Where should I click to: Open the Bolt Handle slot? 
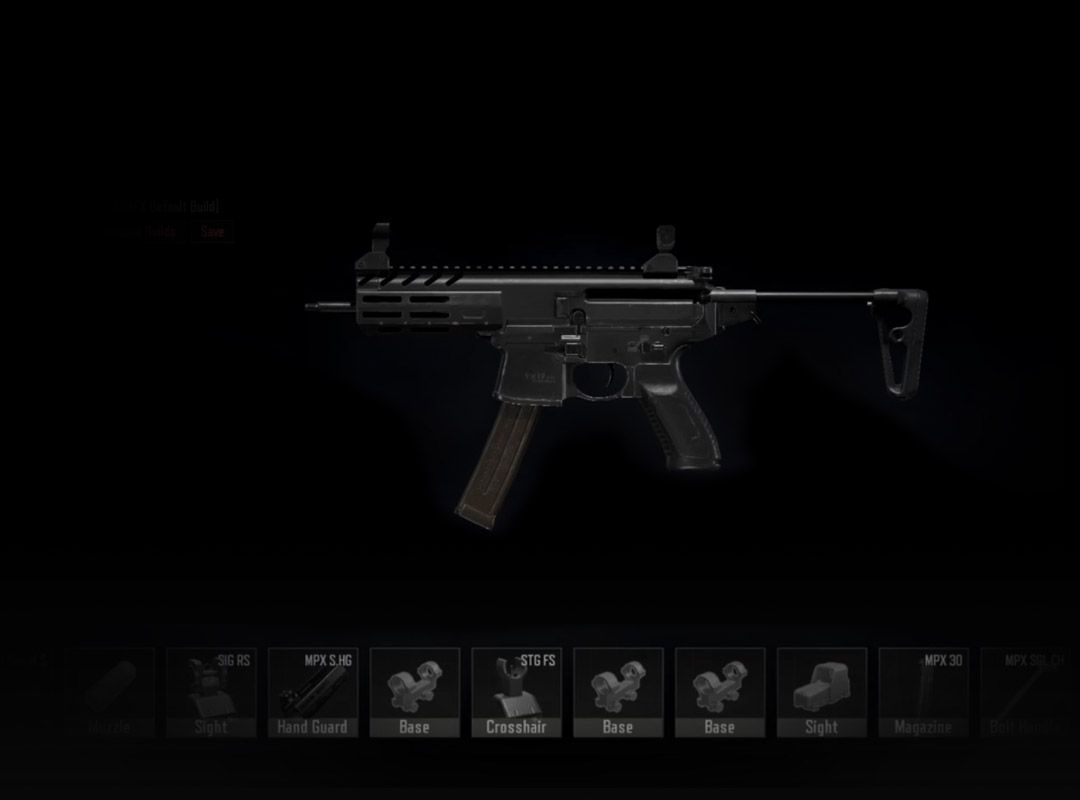click(x=1023, y=692)
